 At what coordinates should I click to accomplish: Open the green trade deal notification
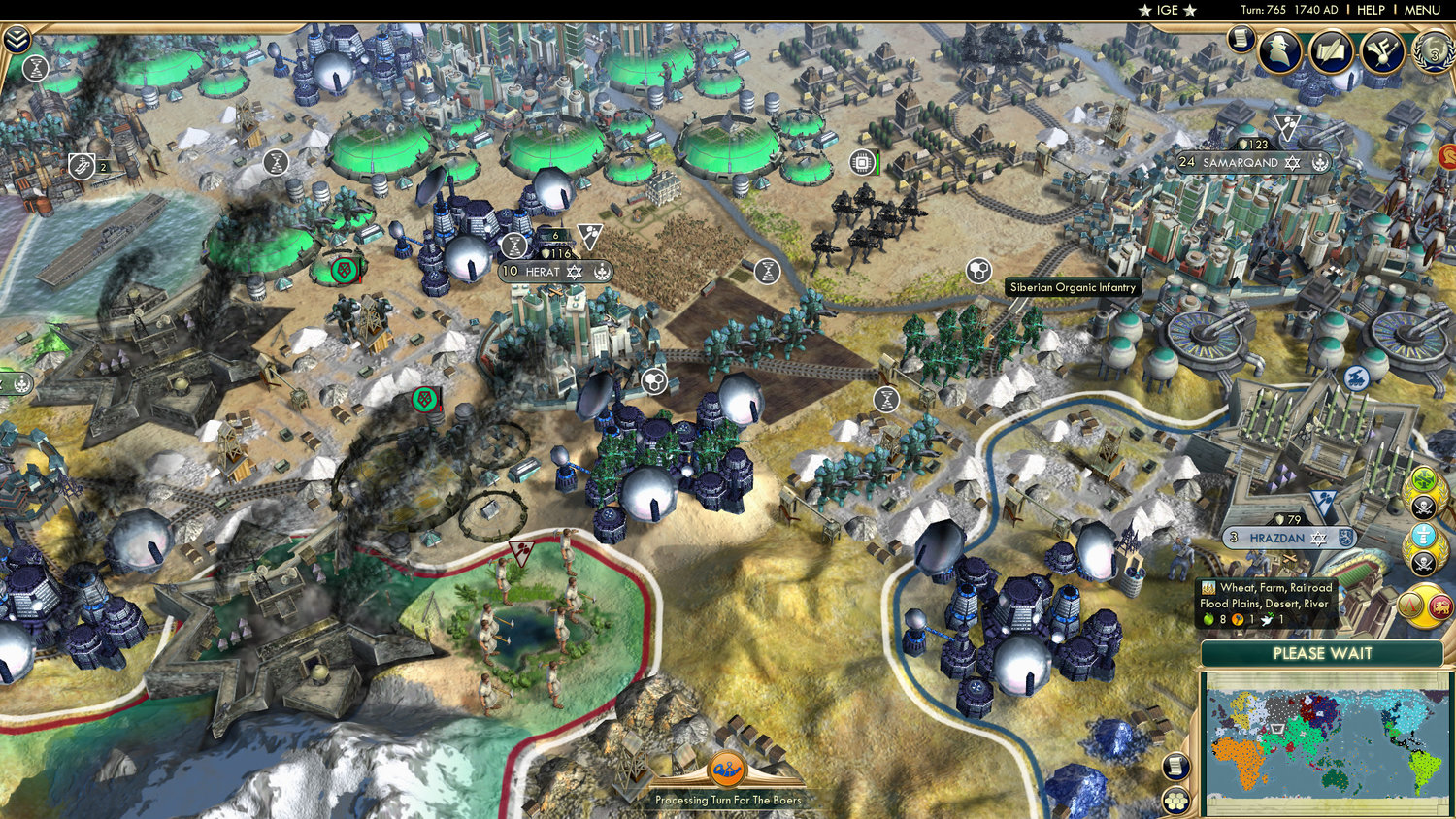coord(1424,478)
